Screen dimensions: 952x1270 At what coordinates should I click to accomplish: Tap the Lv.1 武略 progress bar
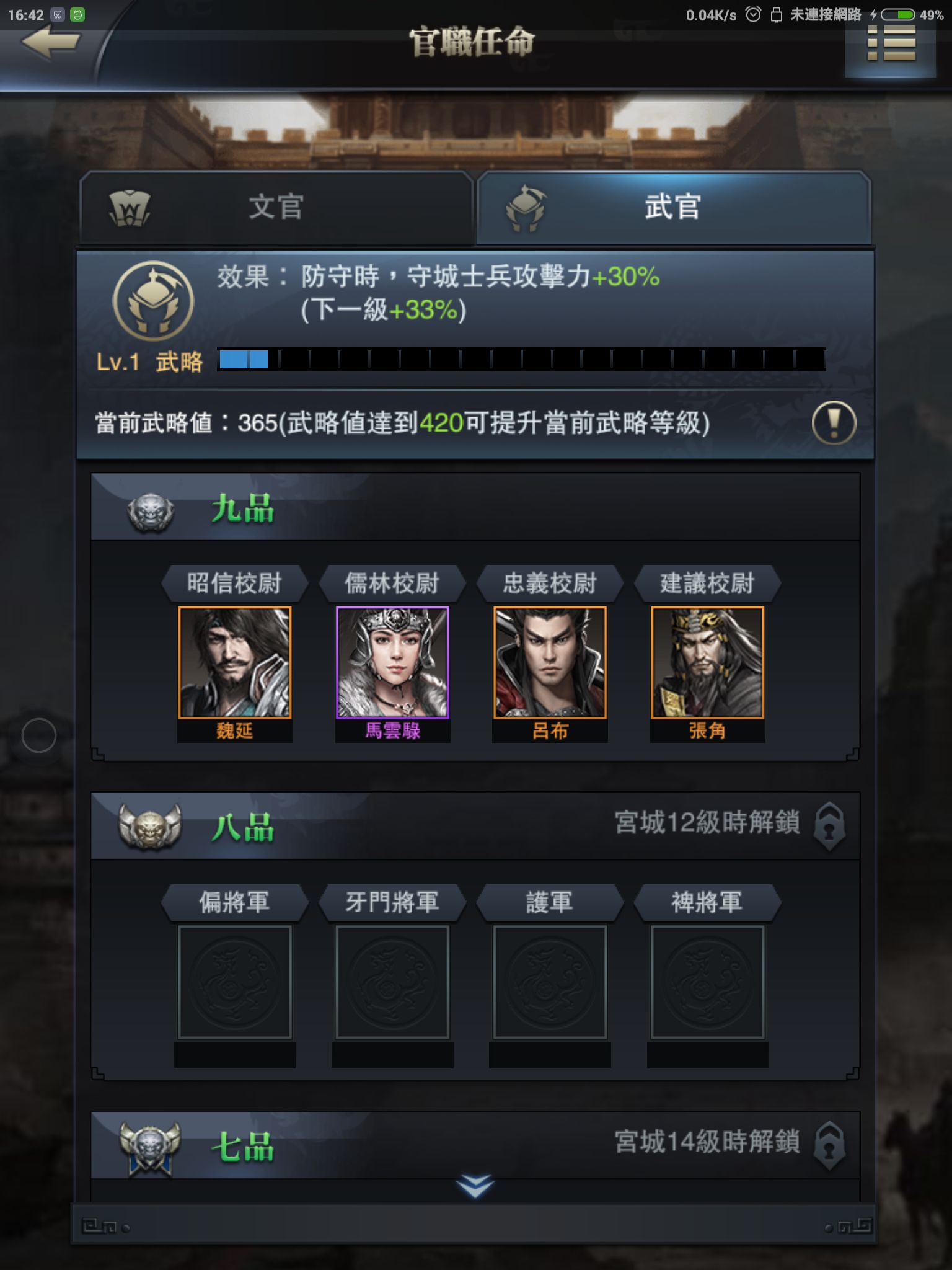click(521, 358)
